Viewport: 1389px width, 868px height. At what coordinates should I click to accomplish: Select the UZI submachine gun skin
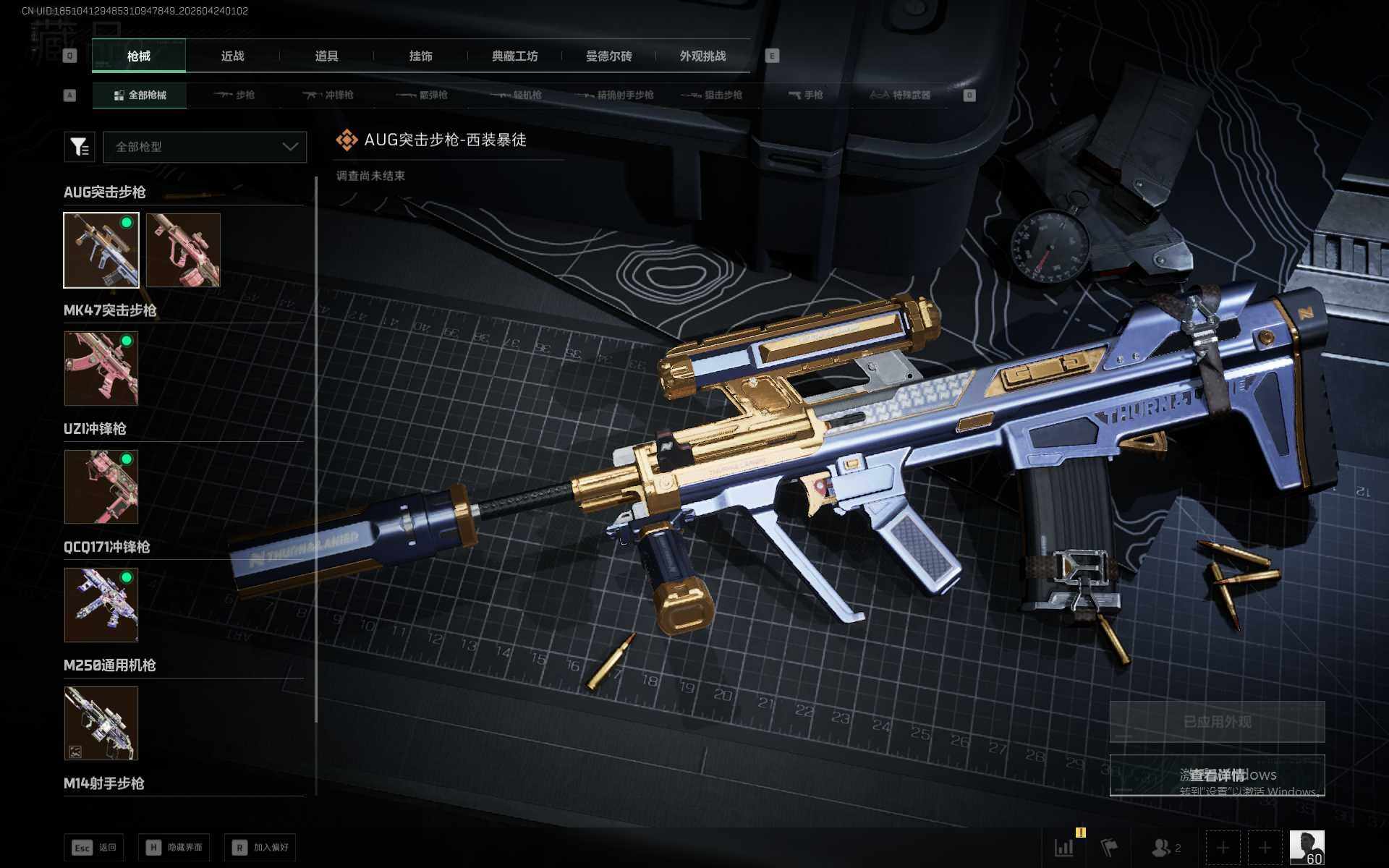tap(101, 487)
